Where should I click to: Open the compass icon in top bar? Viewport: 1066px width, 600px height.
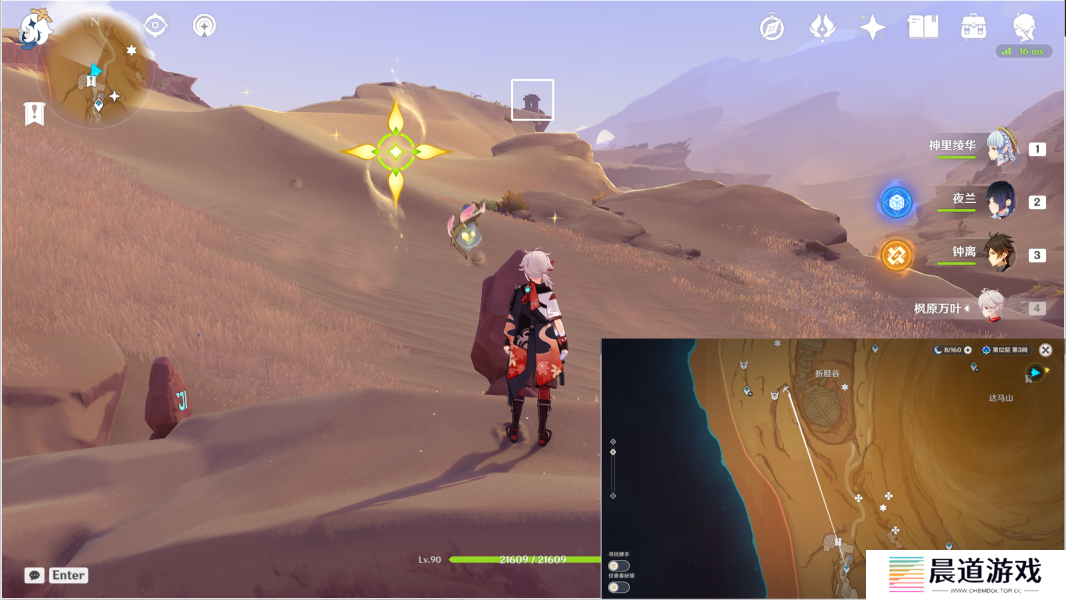[772, 27]
